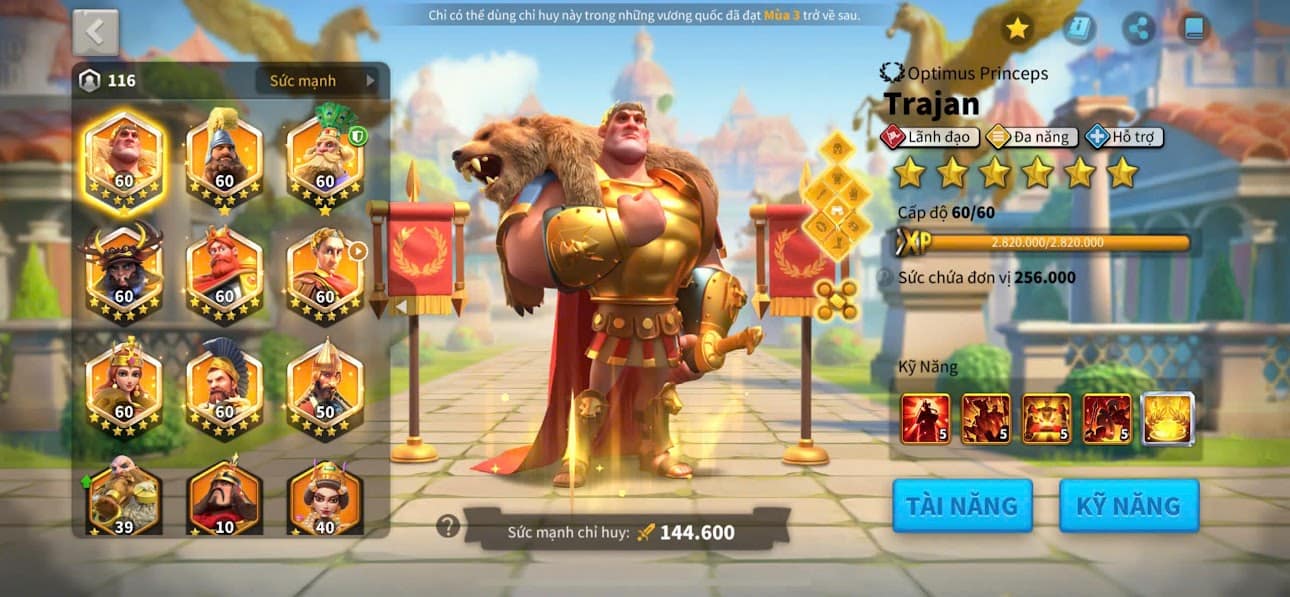Choose the level 40 commander portrait
Screen dimensions: 1290x597
click(325, 497)
